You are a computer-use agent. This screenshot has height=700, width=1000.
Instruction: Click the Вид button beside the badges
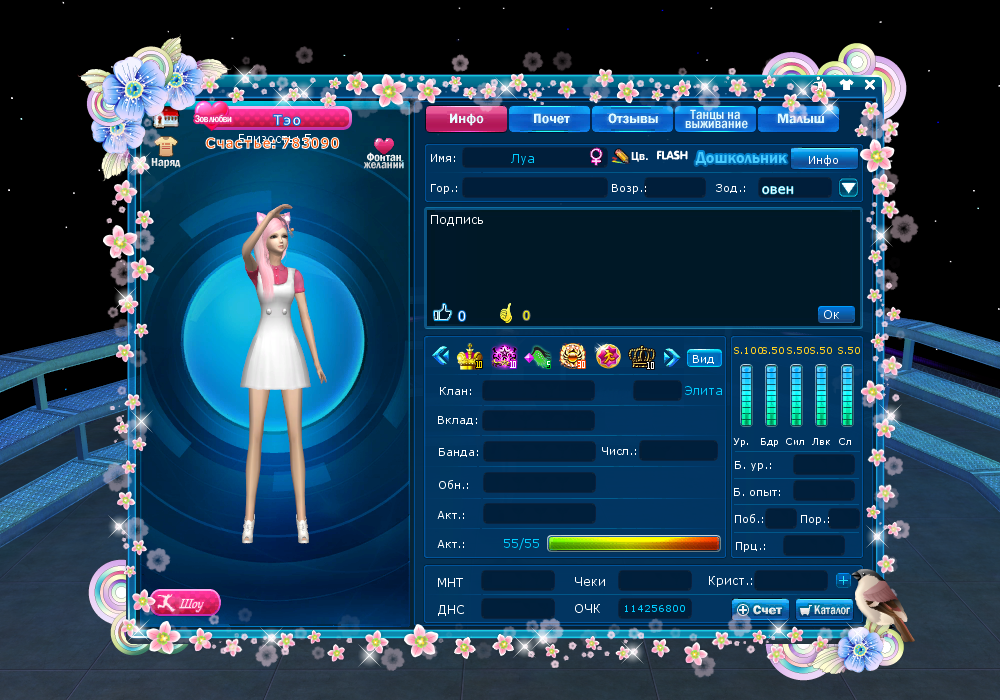(x=704, y=359)
